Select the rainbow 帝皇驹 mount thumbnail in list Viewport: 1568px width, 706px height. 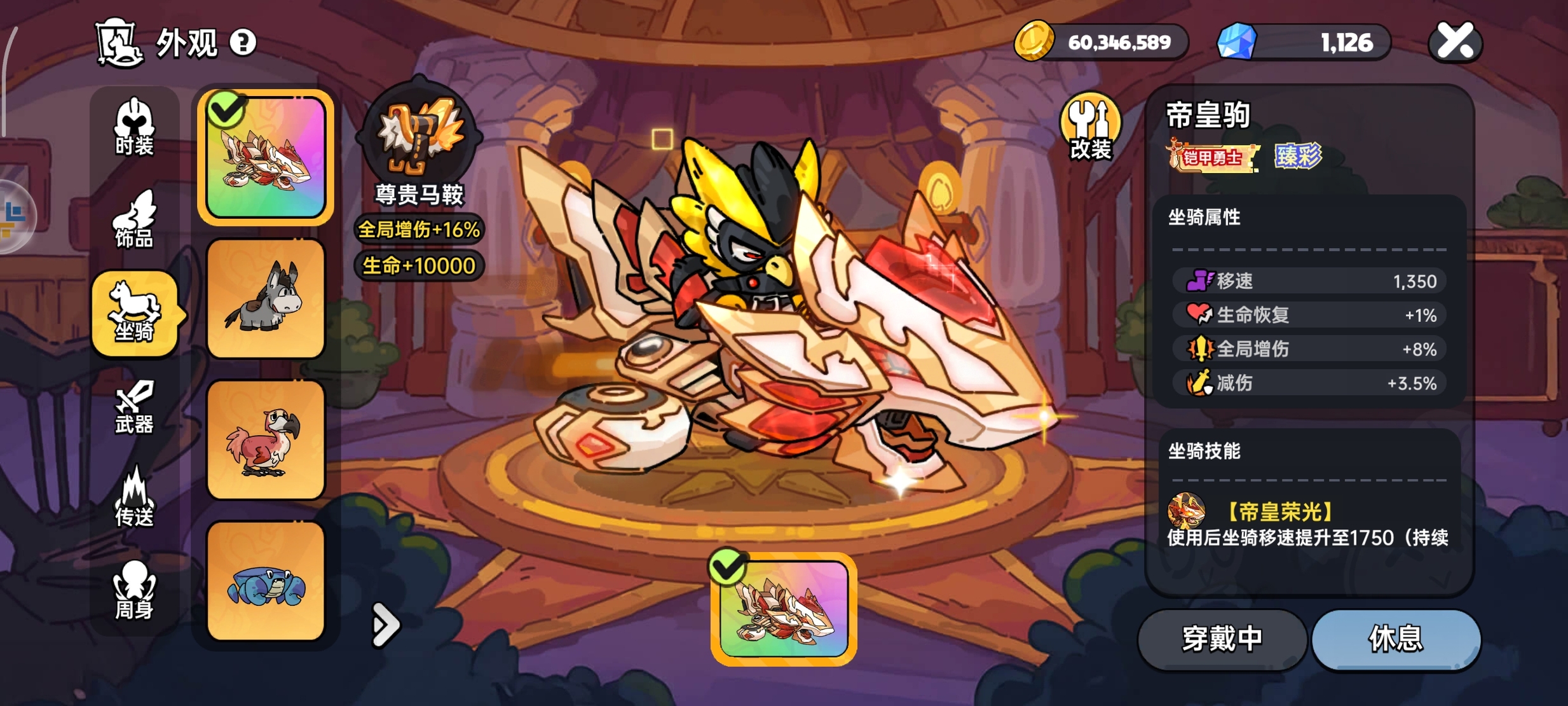coord(266,157)
